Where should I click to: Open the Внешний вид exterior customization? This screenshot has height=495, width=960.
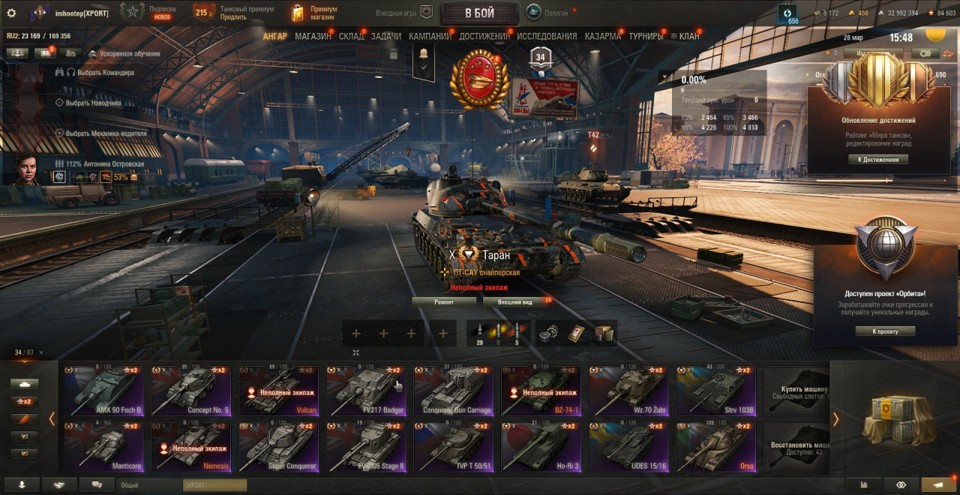(x=518, y=300)
